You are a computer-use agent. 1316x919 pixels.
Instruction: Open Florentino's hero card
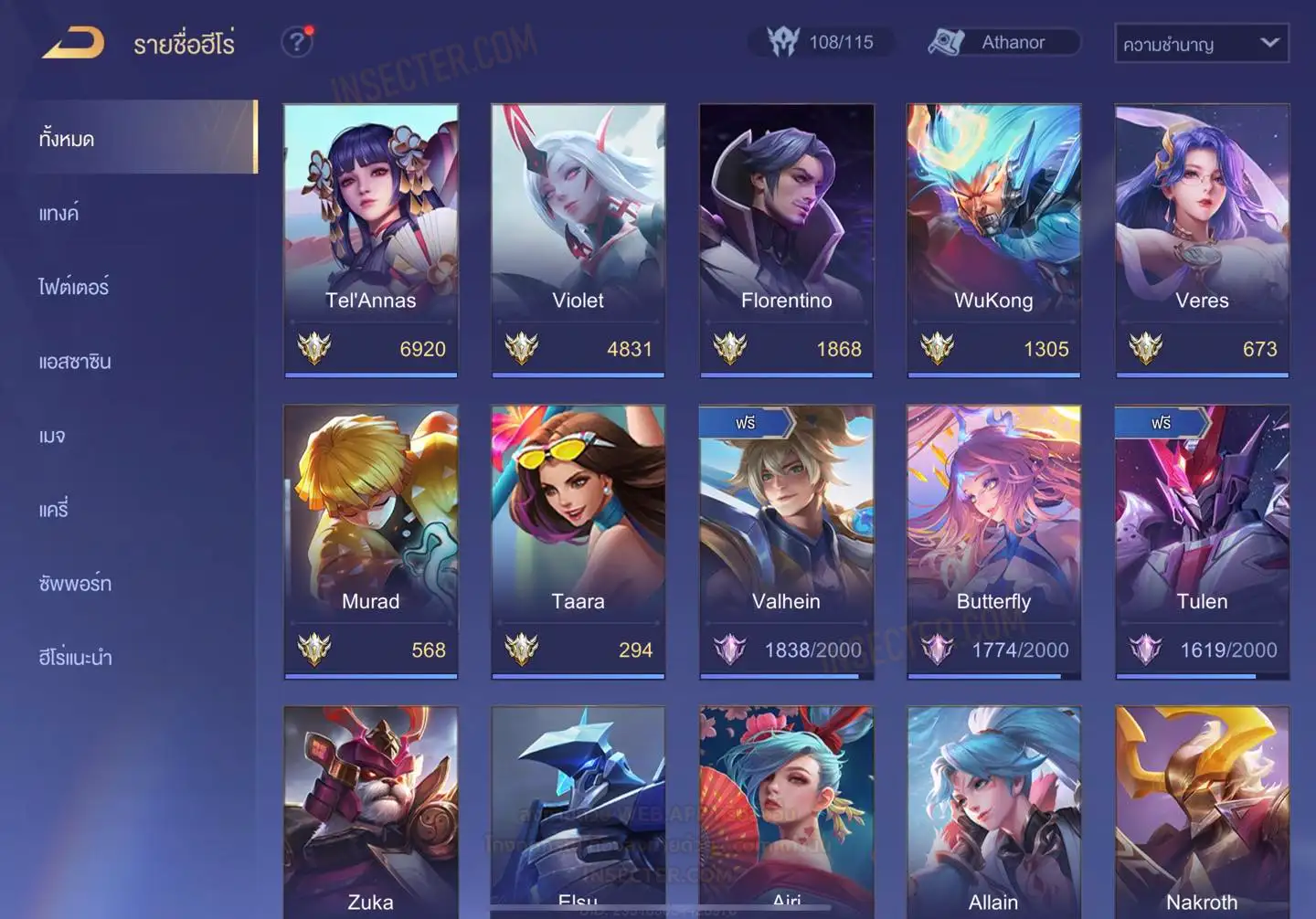[786, 239]
